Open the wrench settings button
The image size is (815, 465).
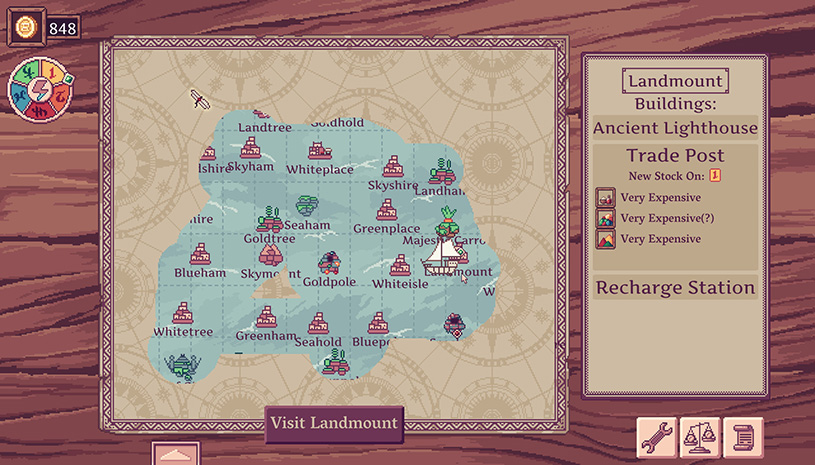point(657,437)
